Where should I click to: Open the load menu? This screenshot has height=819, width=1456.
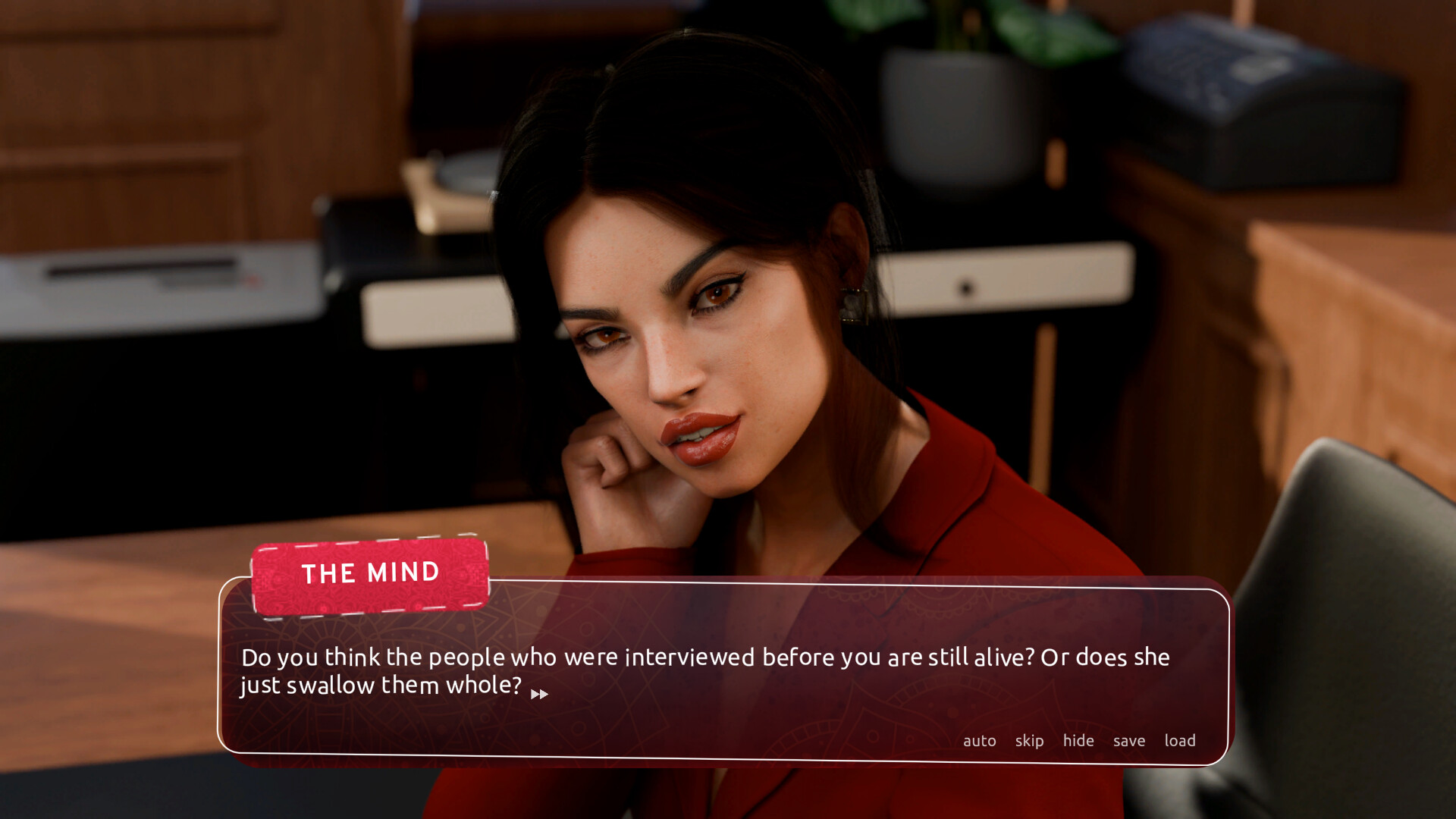click(x=1179, y=741)
